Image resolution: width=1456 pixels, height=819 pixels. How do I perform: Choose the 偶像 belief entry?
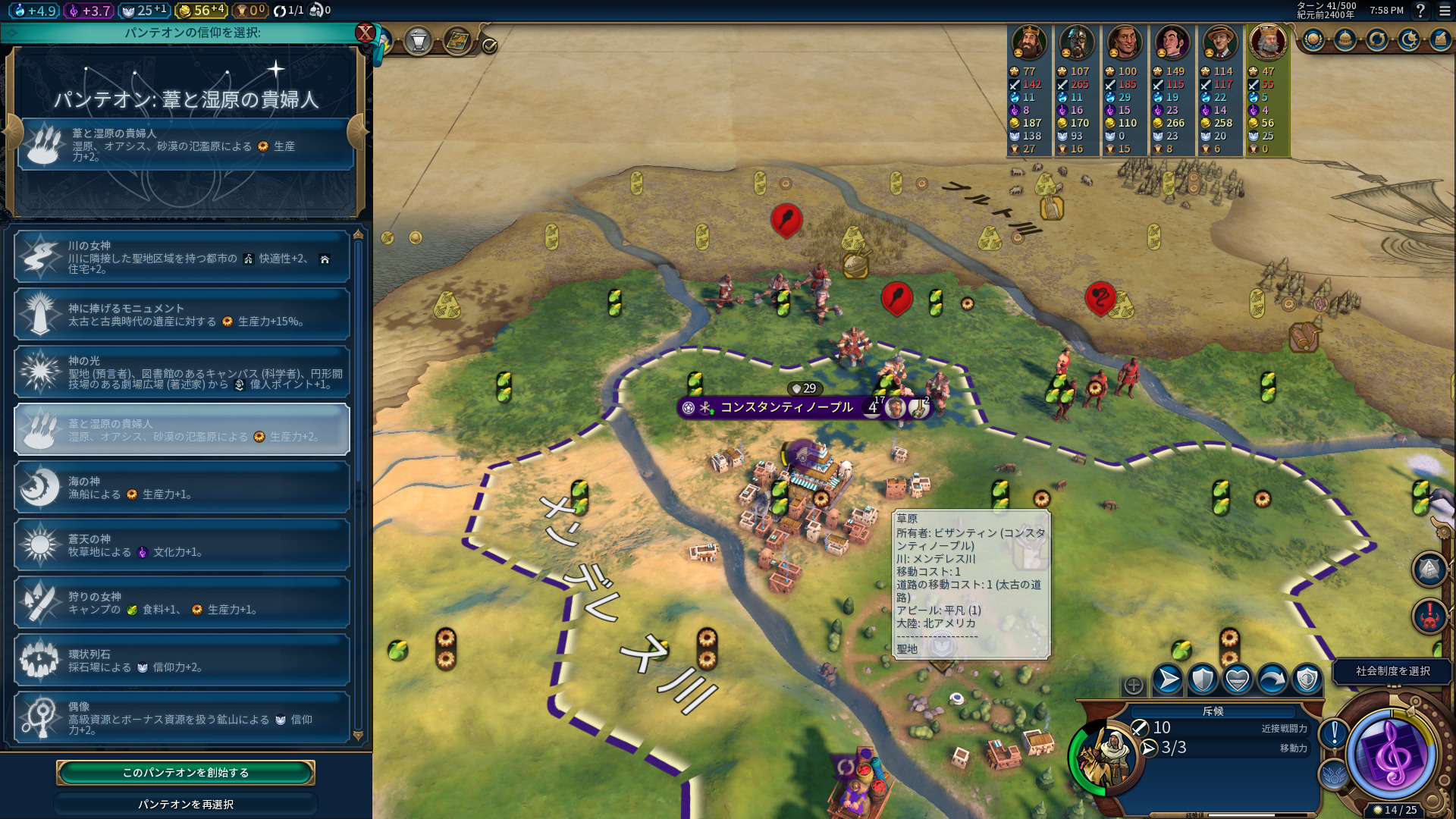pyautogui.click(x=182, y=718)
